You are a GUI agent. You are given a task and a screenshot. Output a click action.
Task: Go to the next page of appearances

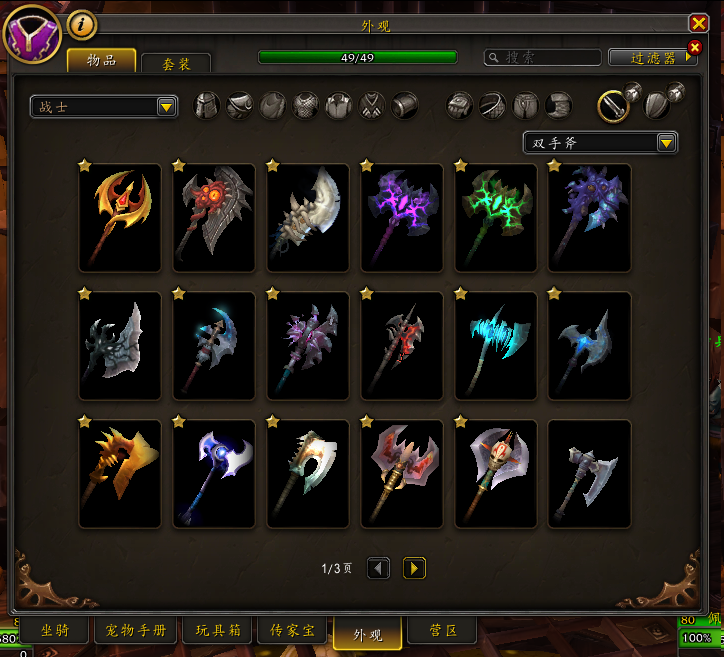(x=414, y=568)
